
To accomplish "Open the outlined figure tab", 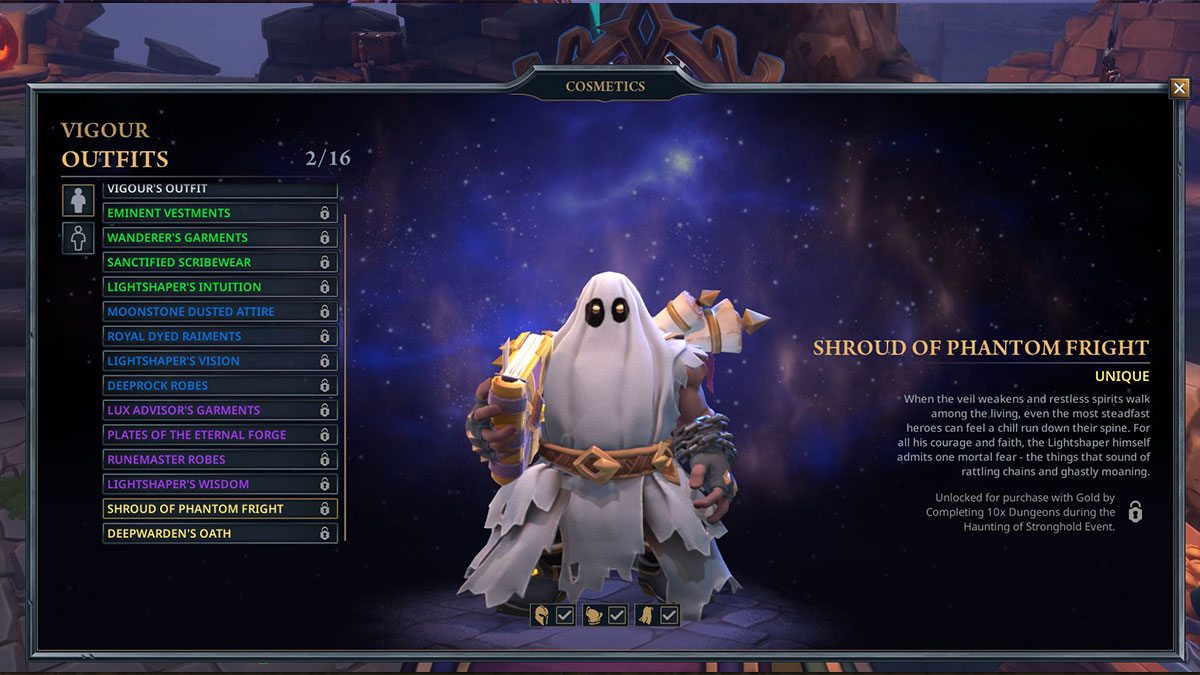I will [78, 238].
